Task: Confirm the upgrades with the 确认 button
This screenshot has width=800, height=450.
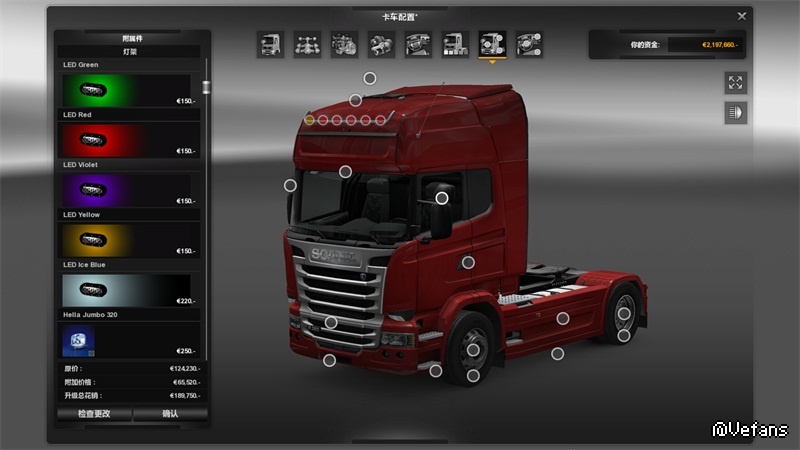Action: click(170, 413)
